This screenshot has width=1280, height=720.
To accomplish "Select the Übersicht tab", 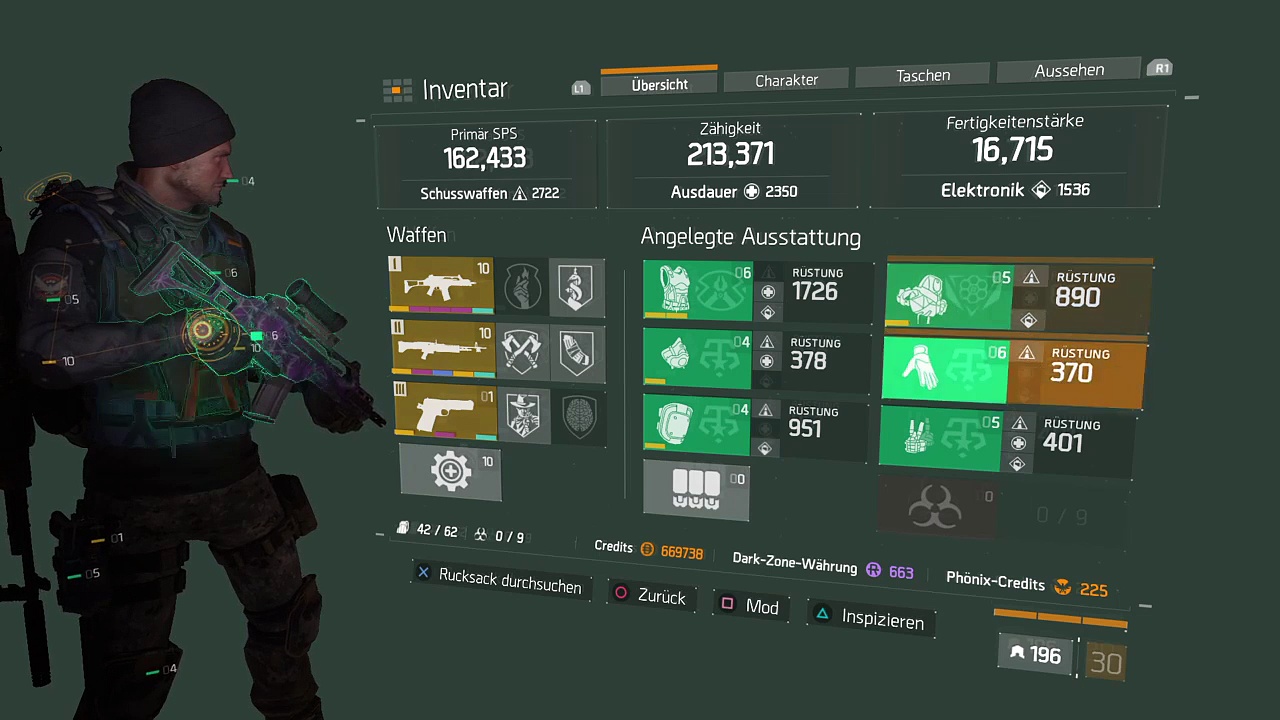I will pyautogui.click(x=659, y=85).
